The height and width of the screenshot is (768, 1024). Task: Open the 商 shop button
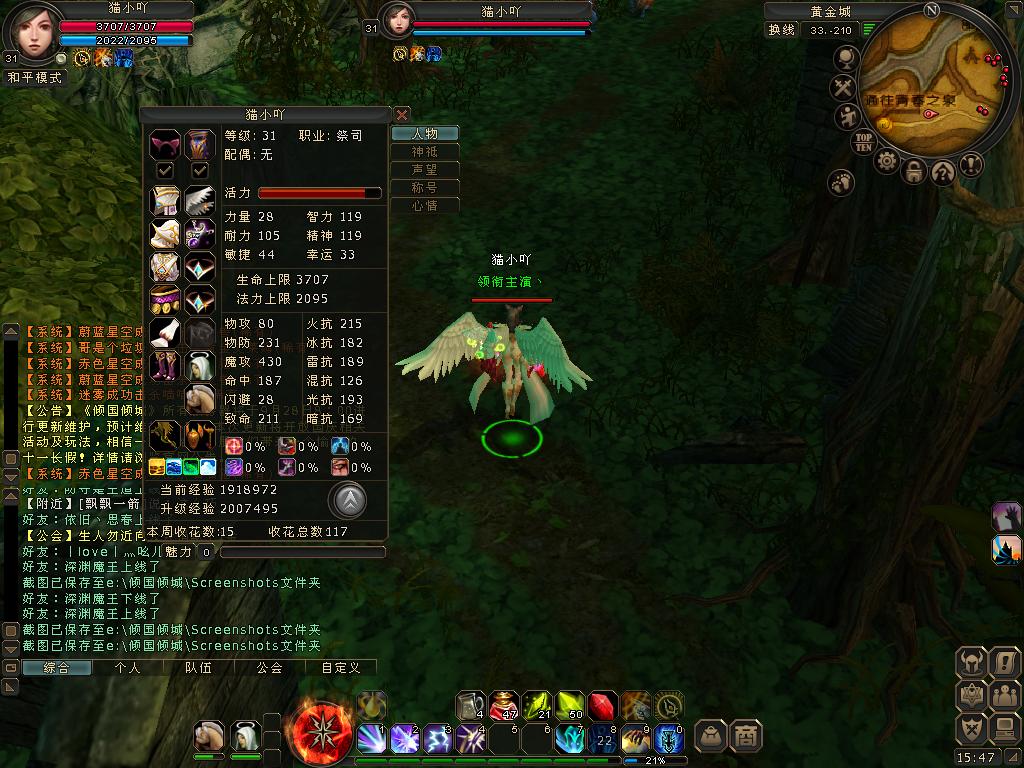746,736
